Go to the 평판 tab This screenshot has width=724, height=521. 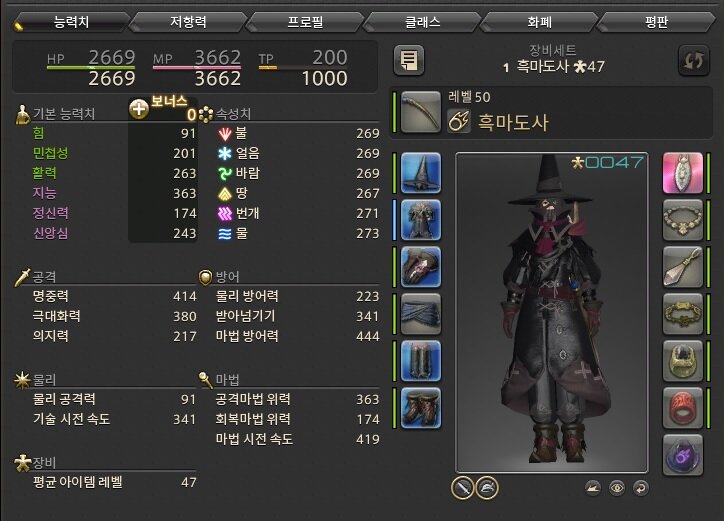[658, 21]
